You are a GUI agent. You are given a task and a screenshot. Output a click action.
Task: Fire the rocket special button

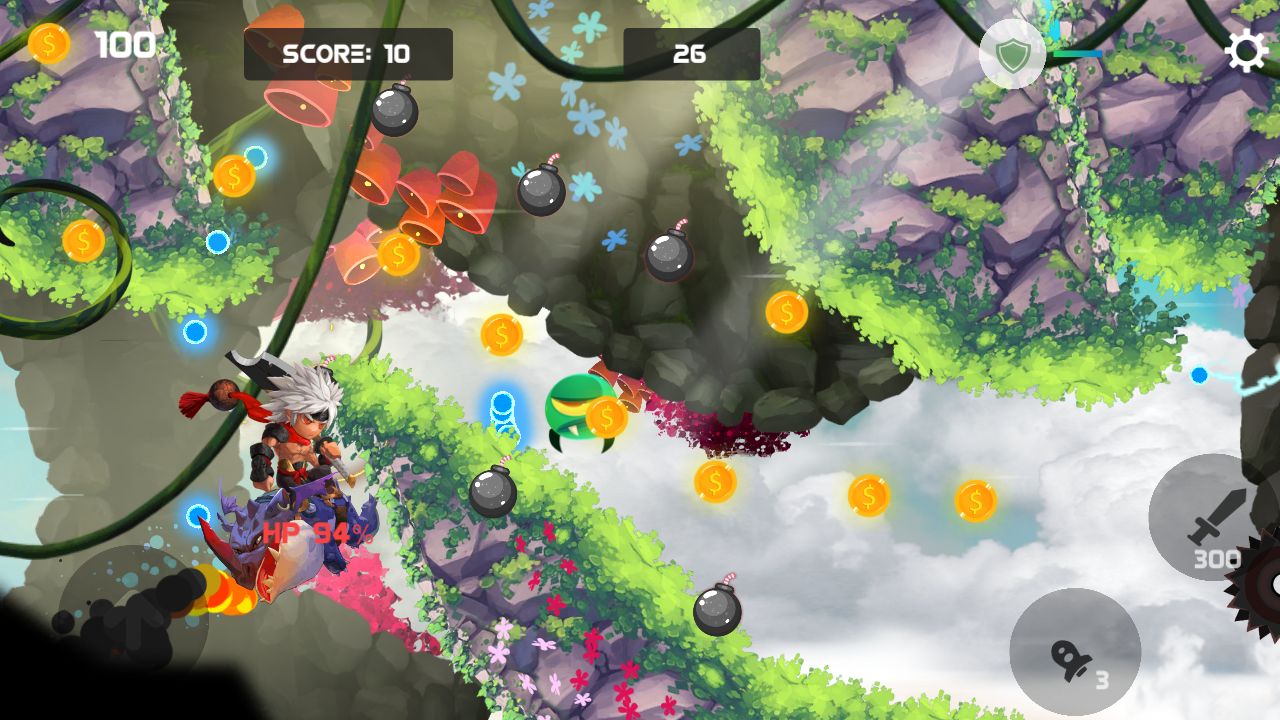pyautogui.click(x=1075, y=653)
